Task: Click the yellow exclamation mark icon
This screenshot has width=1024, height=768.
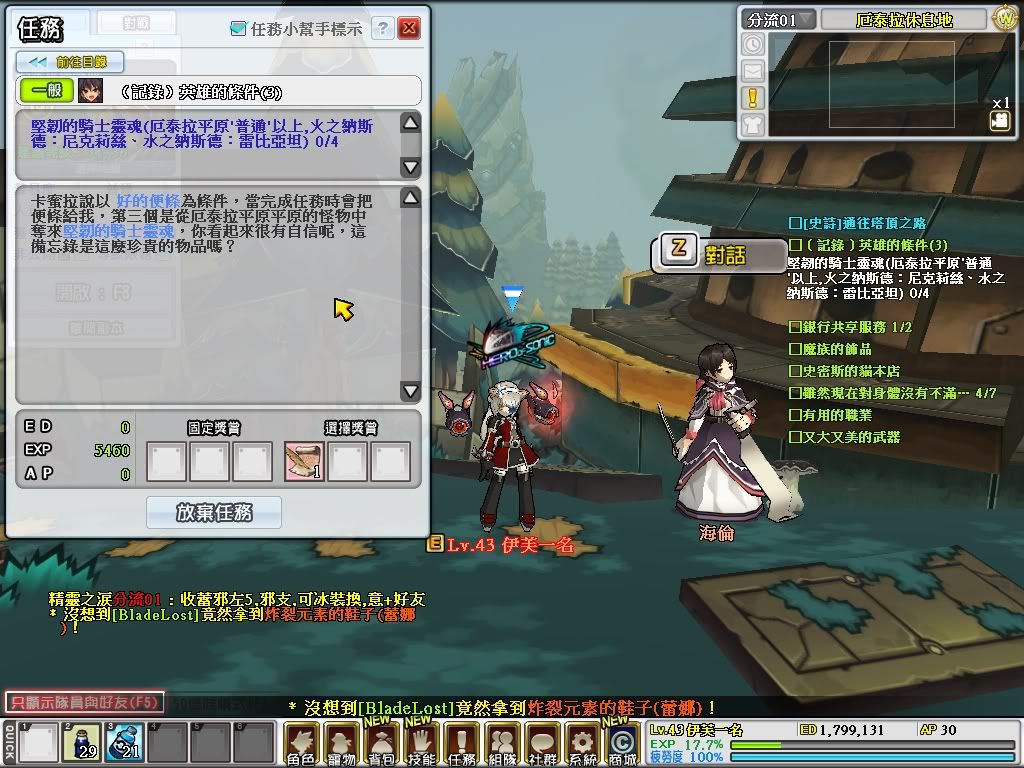Action: pyautogui.click(x=753, y=97)
